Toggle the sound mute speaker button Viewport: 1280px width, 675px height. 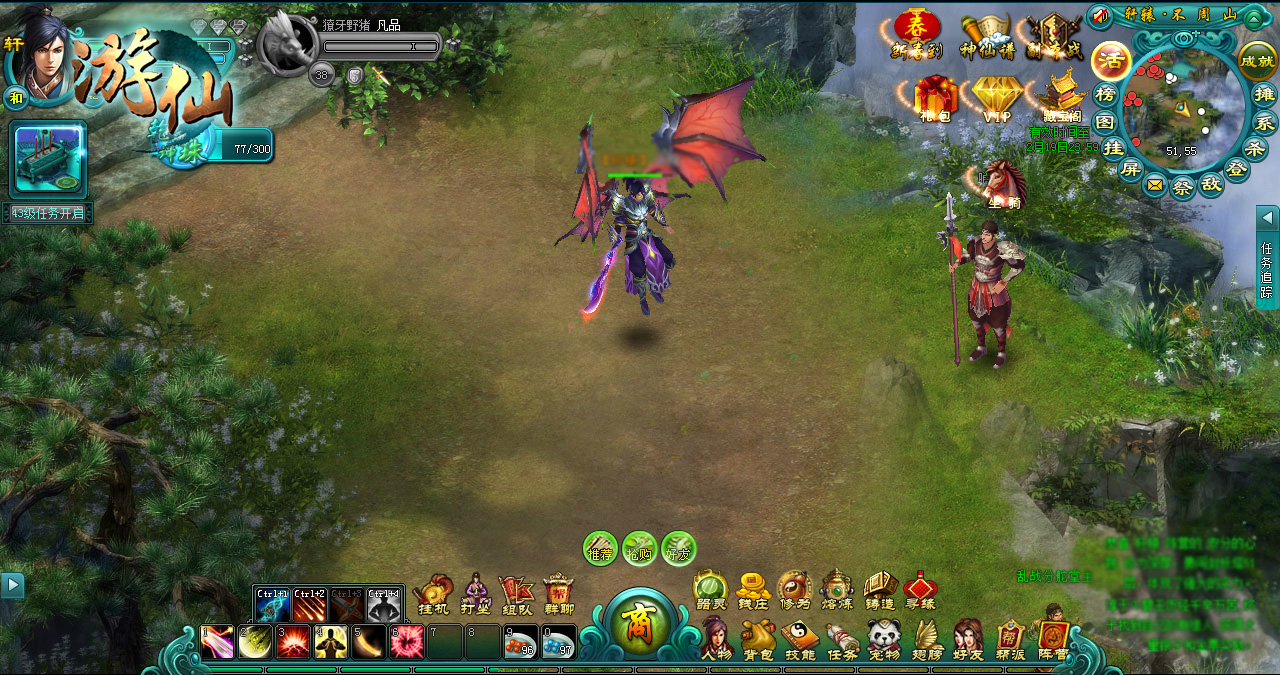point(1101,17)
